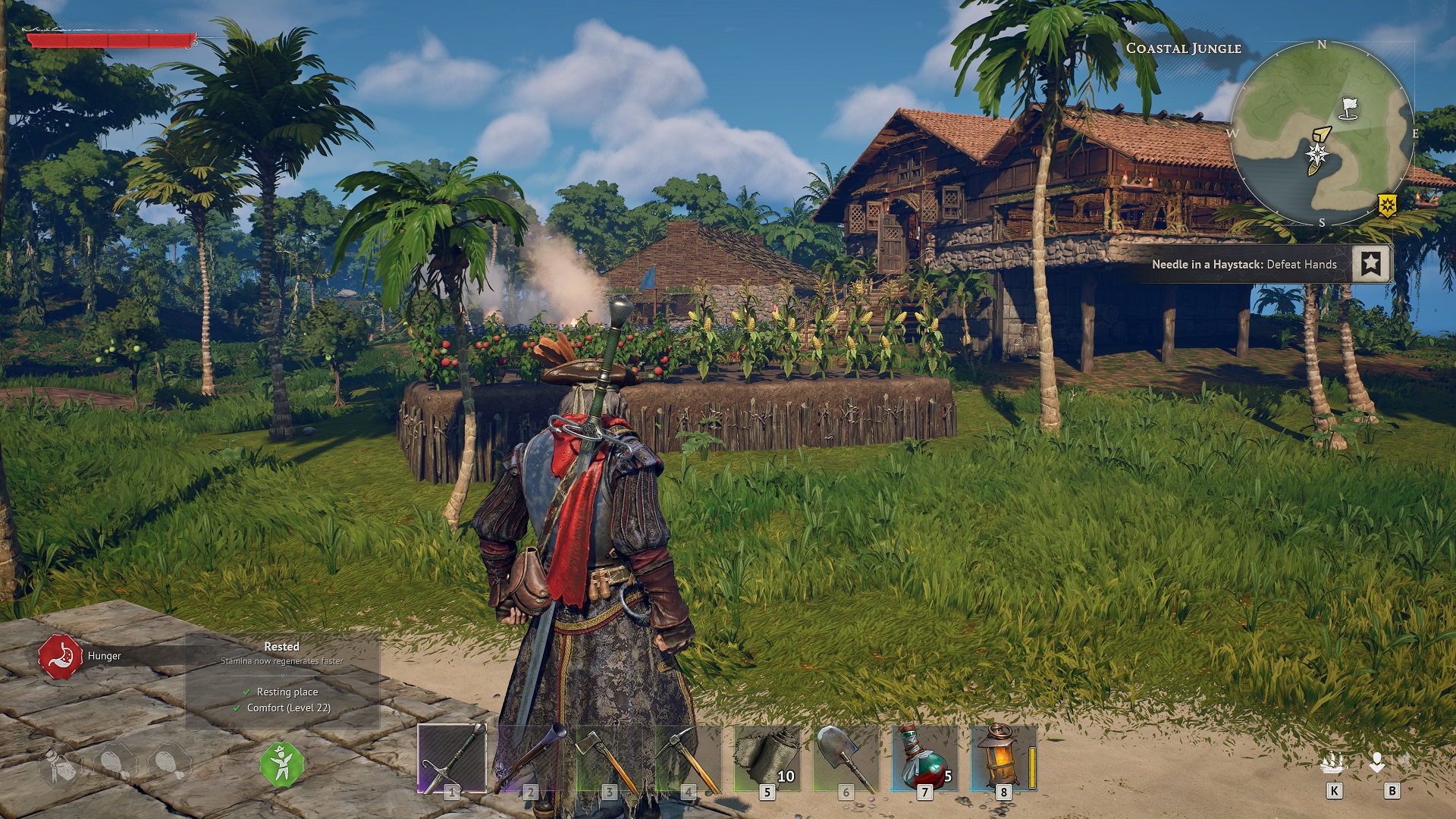Select the lantern in the hotbar
Viewport: 1456px width, 819px height.
(1003, 758)
